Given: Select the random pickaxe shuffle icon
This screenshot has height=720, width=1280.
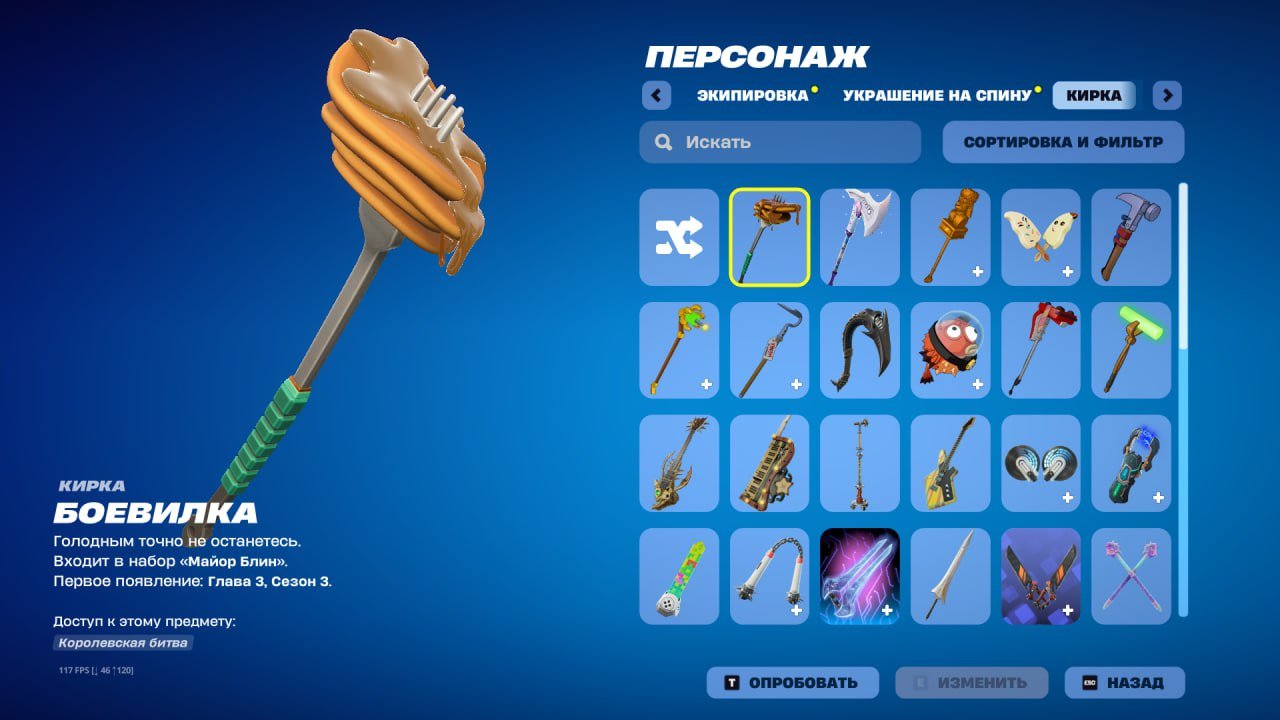Looking at the screenshot, I should click(x=679, y=235).
